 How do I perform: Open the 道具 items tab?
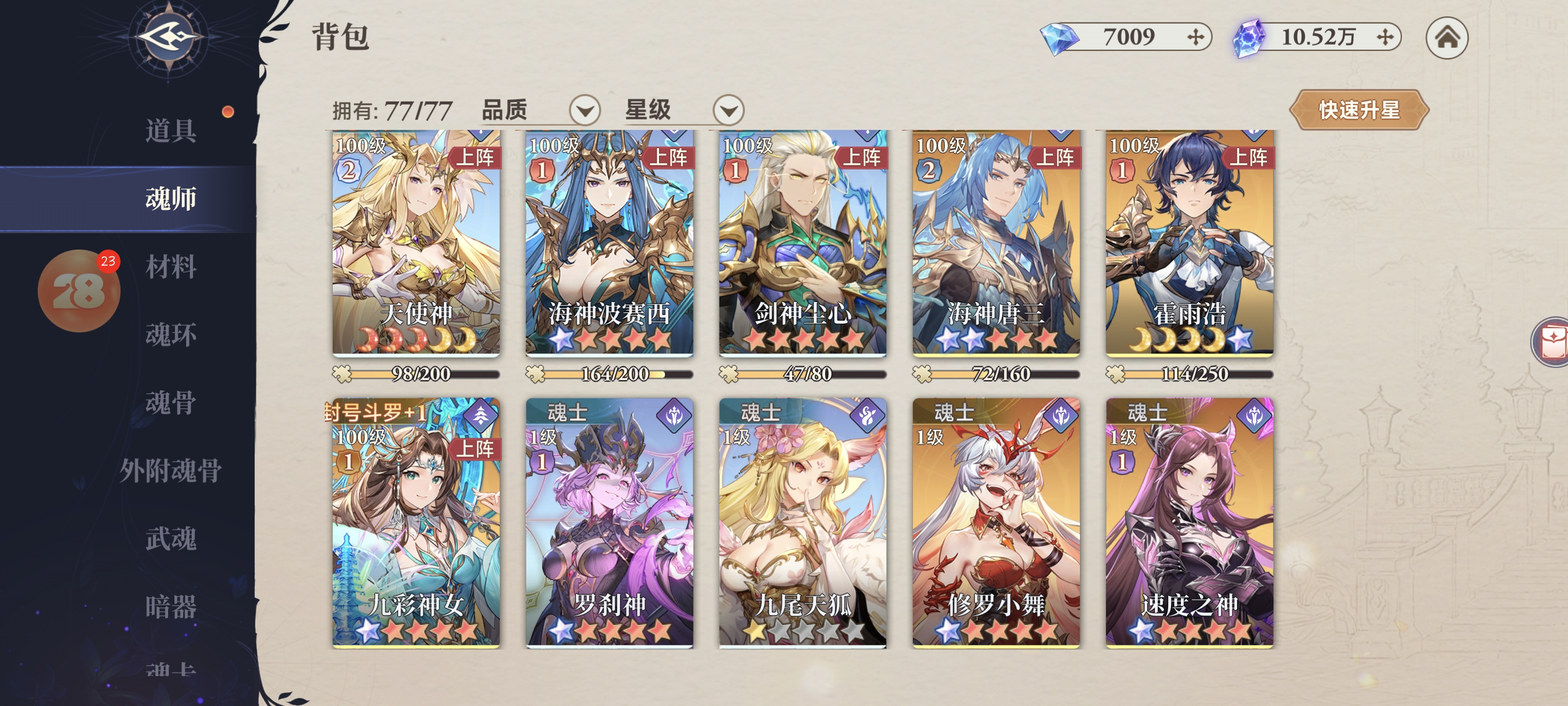pos(171,130)
